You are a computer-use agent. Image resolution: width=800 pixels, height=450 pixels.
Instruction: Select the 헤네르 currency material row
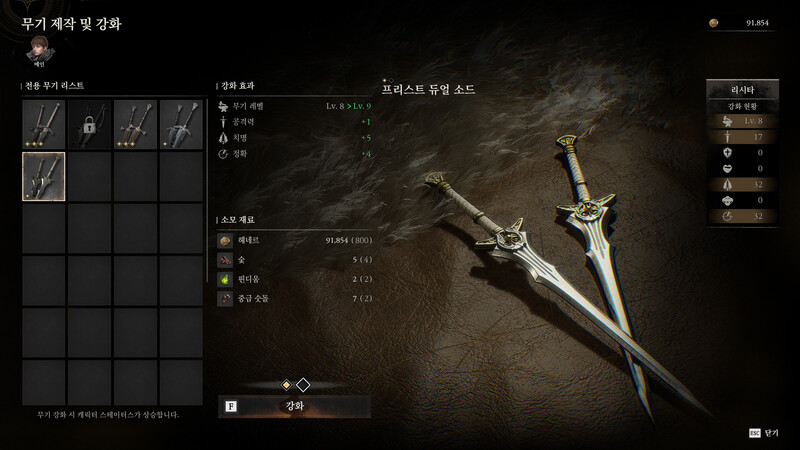point(296,241)
